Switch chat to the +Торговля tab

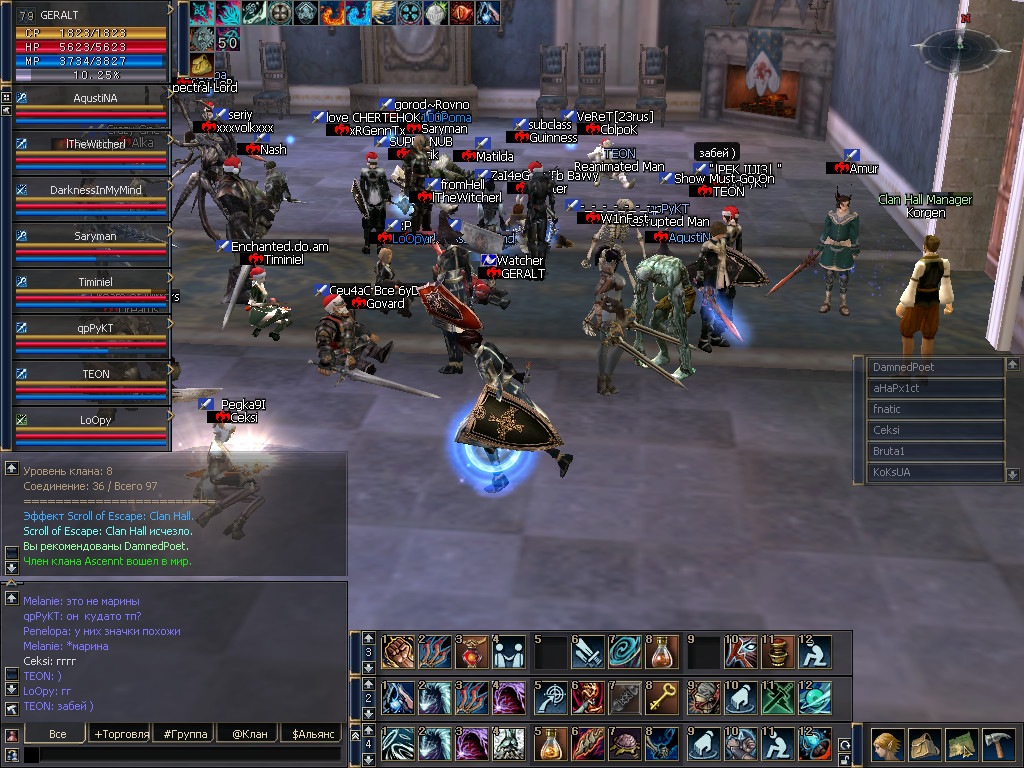121,734
